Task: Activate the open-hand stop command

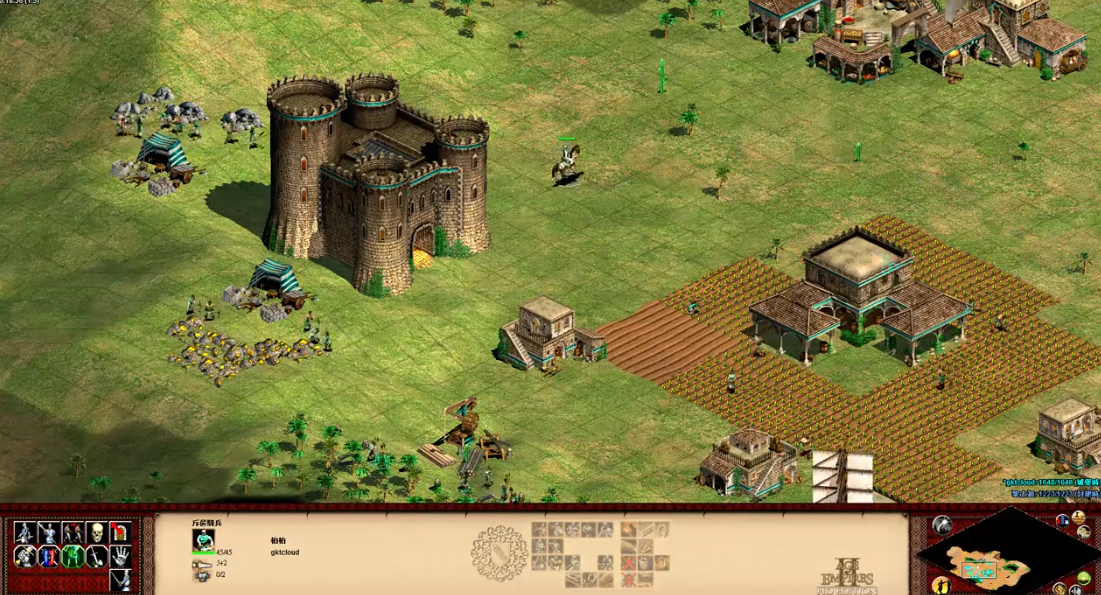Action: pos(120,556)
